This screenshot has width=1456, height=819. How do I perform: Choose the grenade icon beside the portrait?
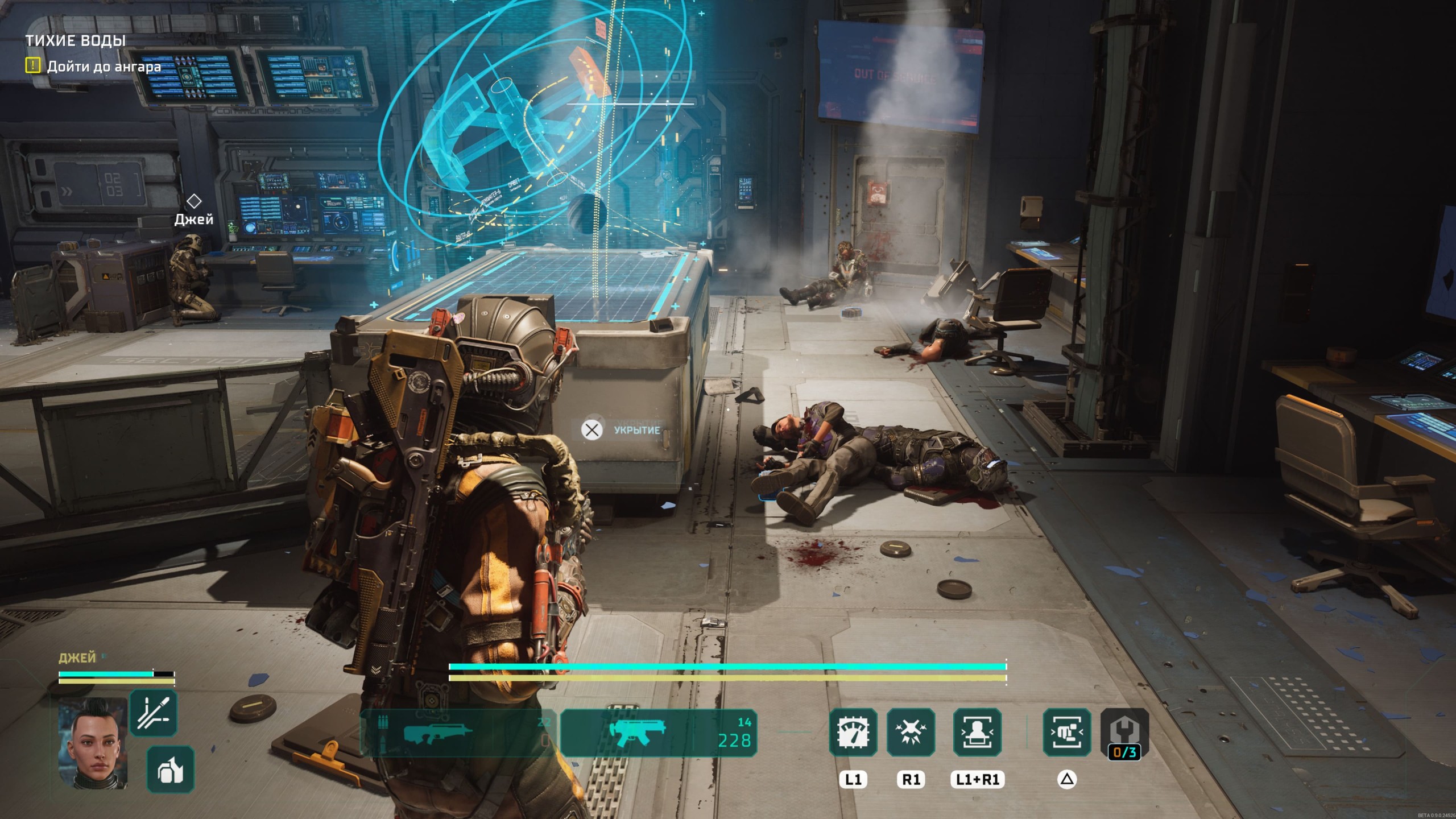tap(170, 770)
